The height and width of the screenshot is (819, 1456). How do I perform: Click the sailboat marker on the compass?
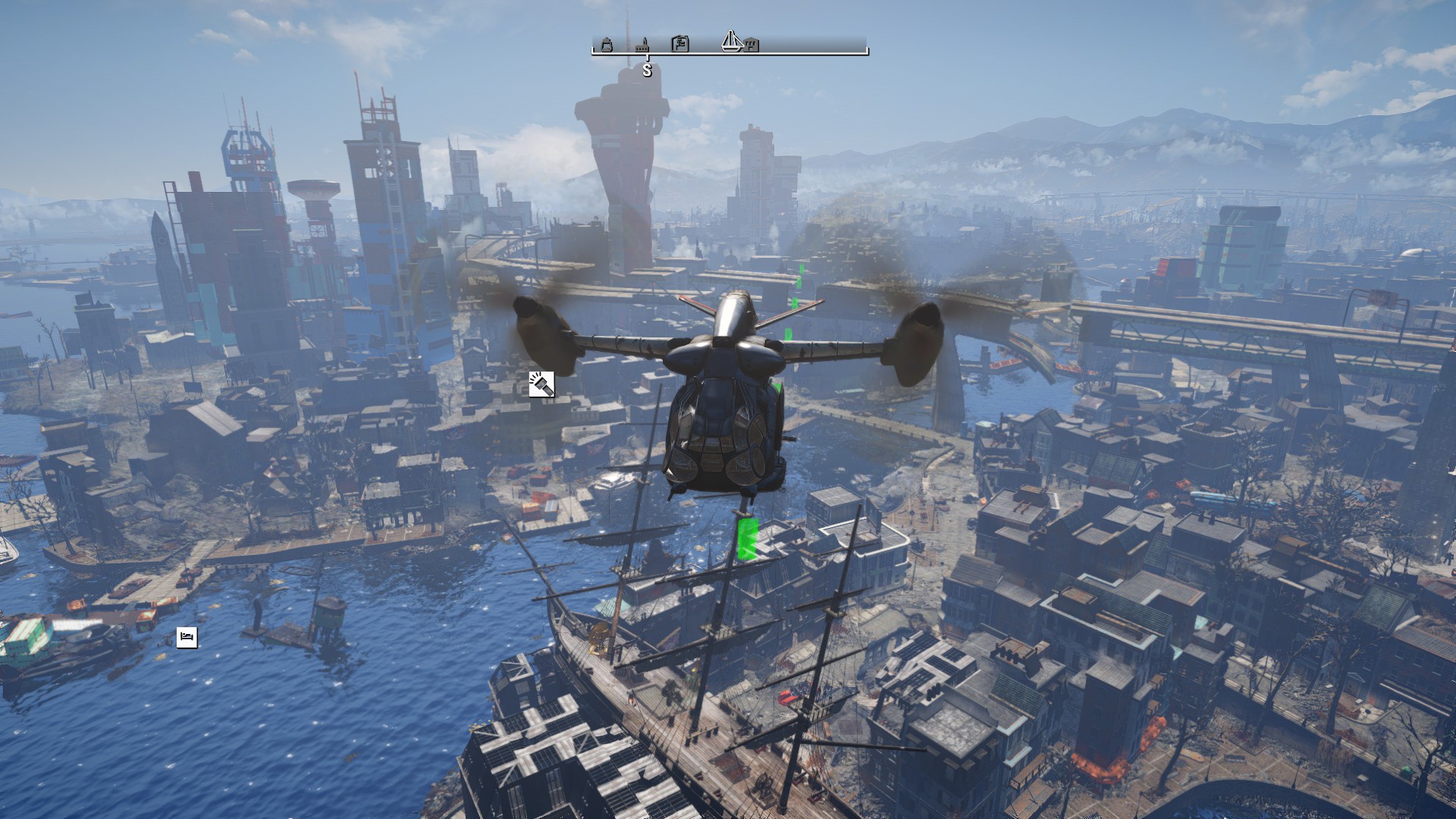pyautogui.click(x=730, y=41)
